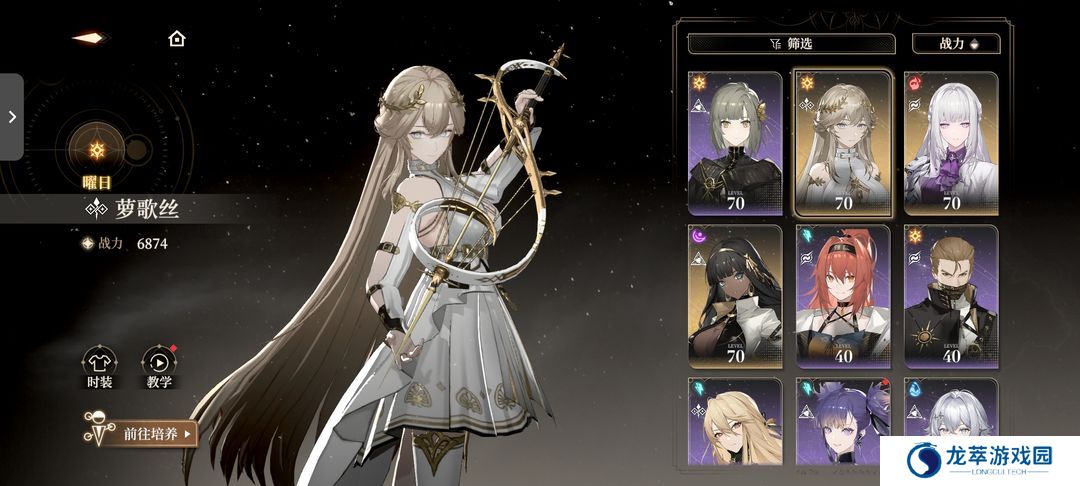Choose the blonde character card in bottom row
Screen dimensions: 1080x486
(734, 425)
